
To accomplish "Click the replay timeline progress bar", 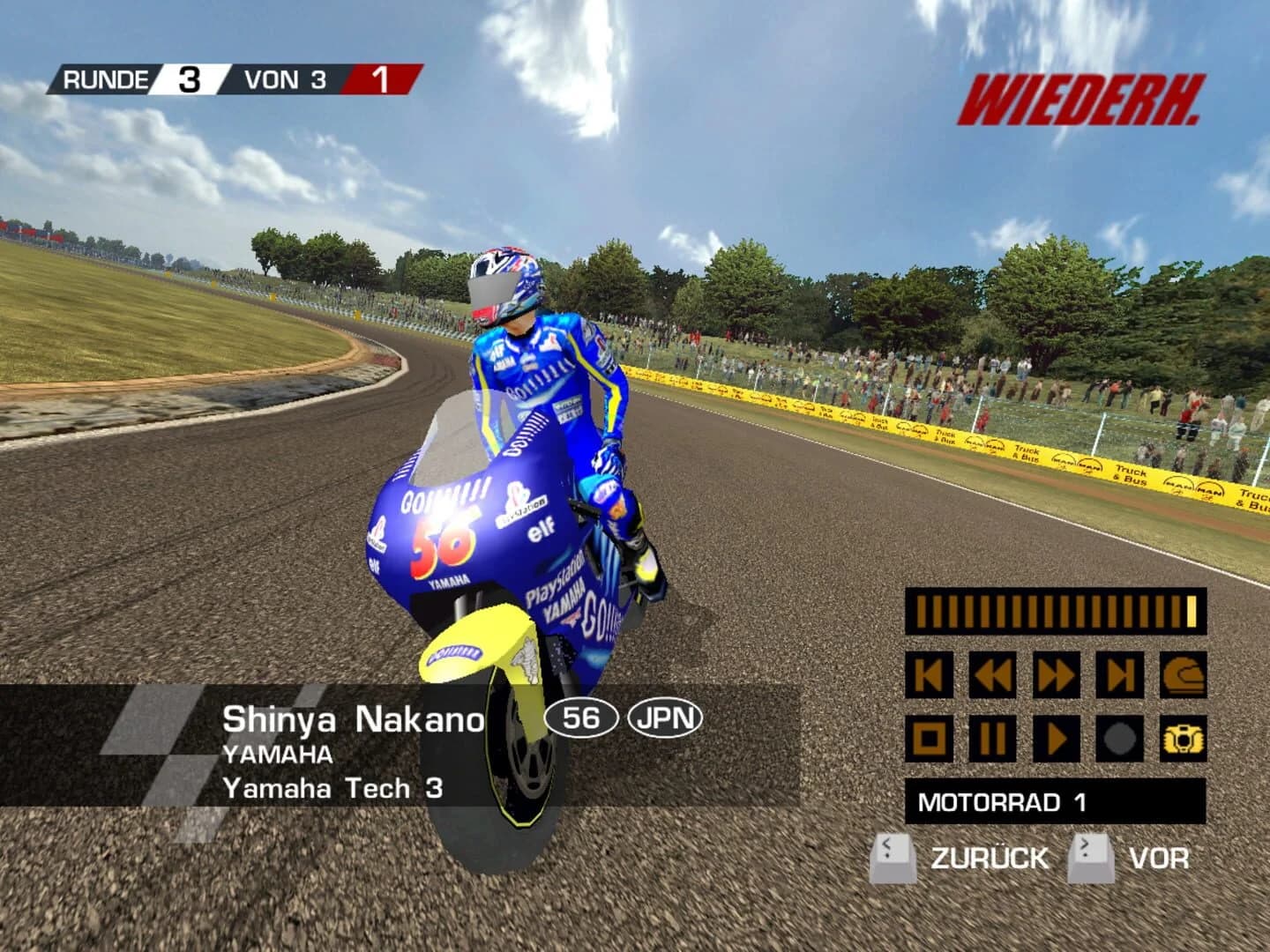I will [1055, 610].
